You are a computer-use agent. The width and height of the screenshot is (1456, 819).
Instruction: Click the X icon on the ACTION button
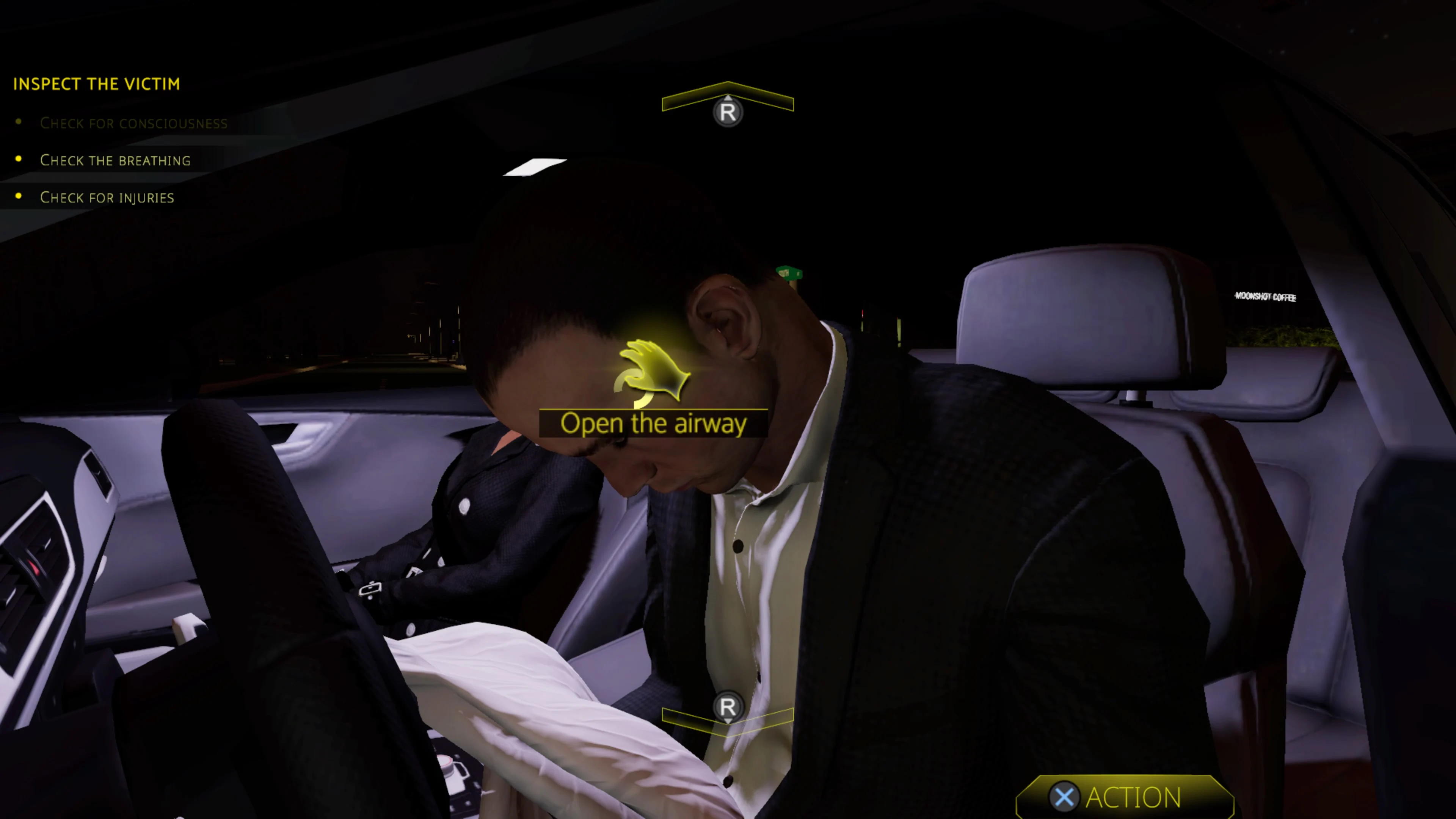click(x=1065, y=796)
